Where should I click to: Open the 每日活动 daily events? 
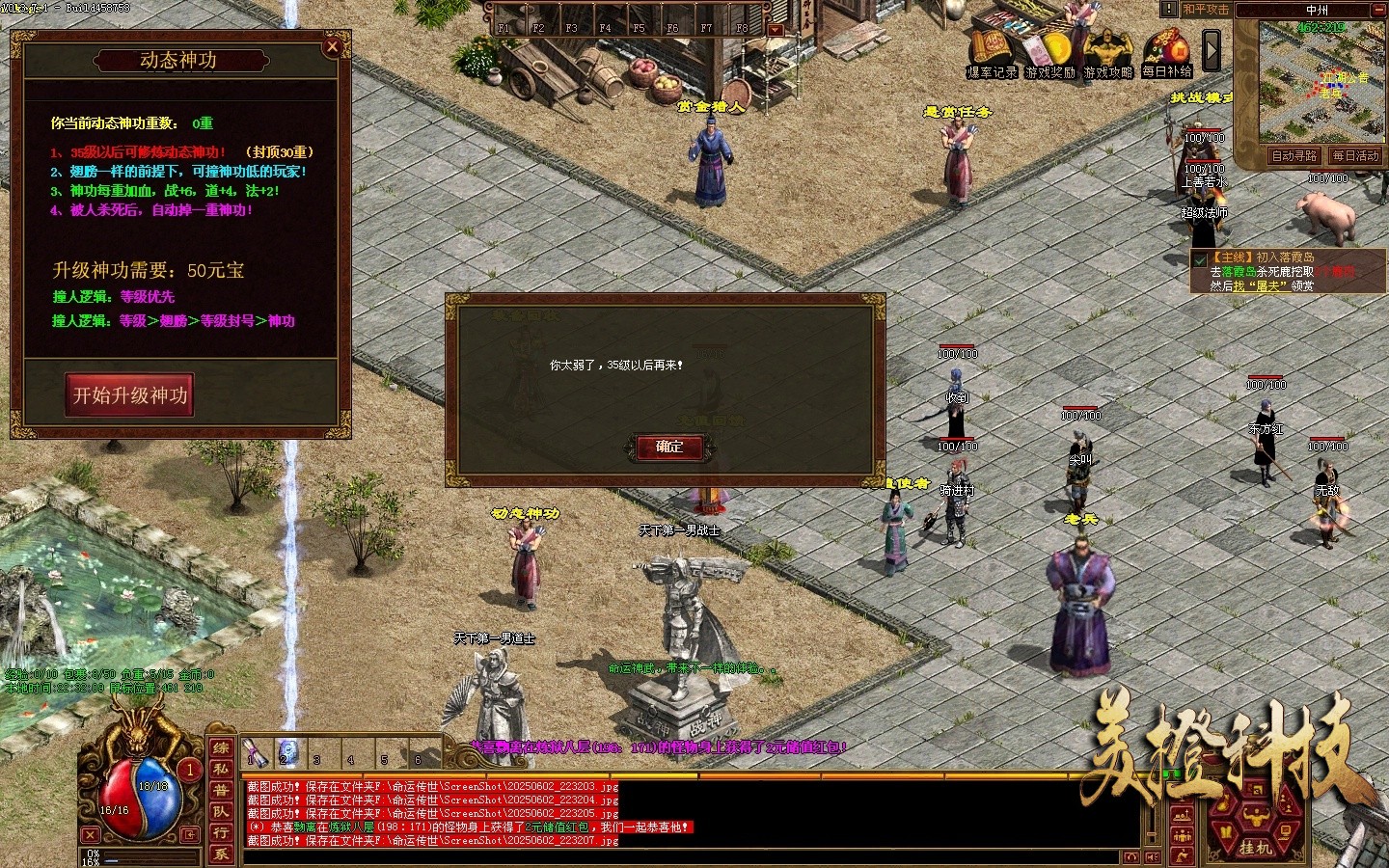point(1355,156)
